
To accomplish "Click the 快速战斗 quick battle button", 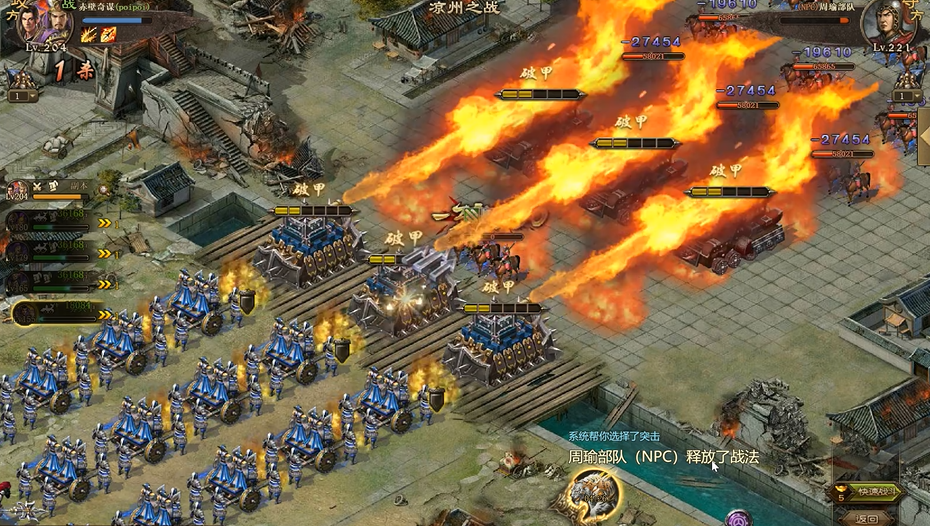I will click(x=867, y=493).
